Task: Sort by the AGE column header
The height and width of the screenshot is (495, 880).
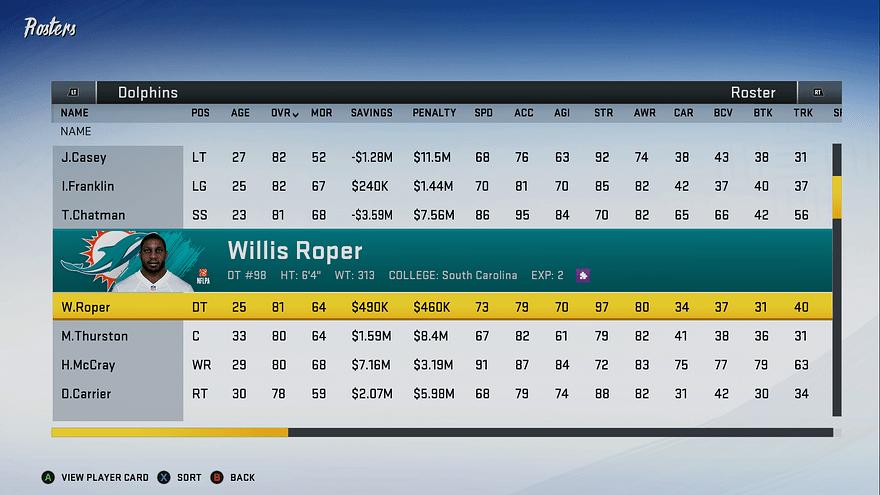Action: point(241,113)
